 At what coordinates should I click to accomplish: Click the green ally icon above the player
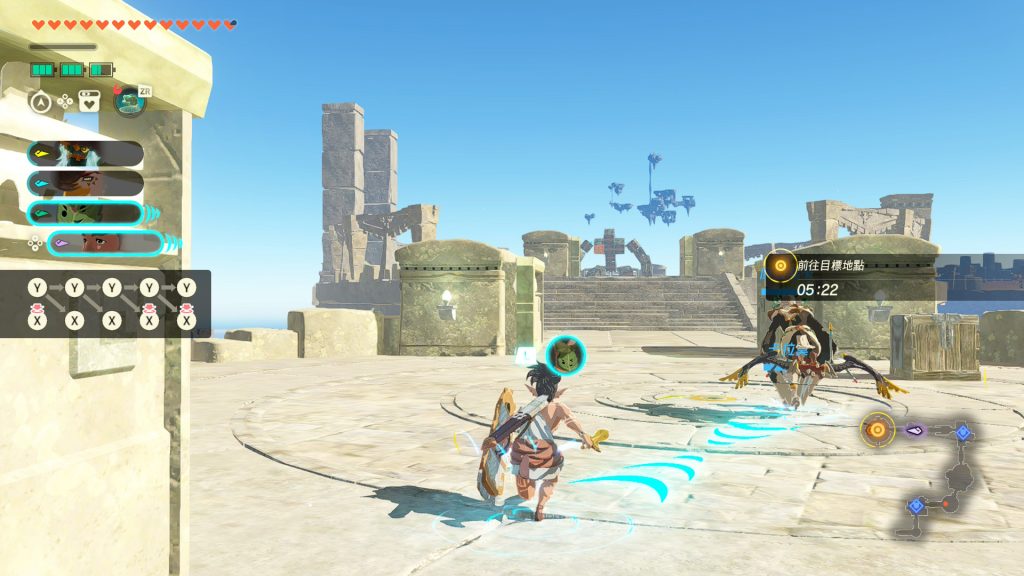point(566,355)
